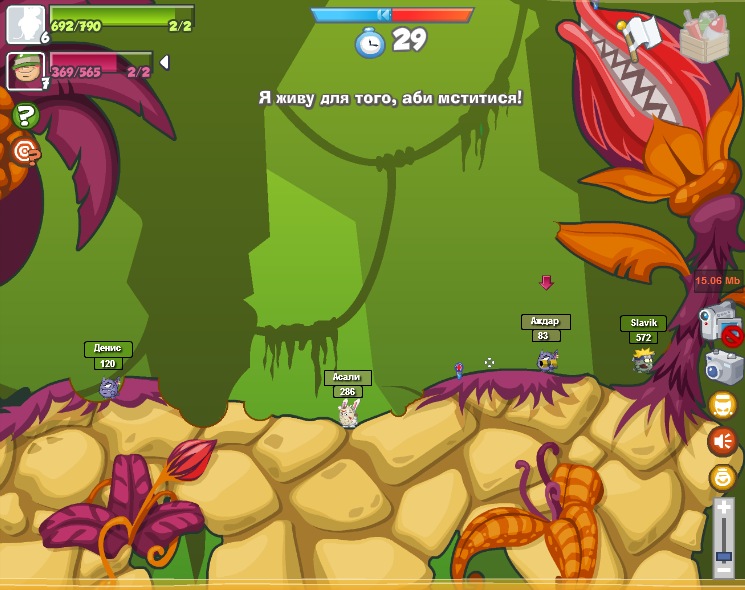Screen dimensions: 745x590
Task: Open the green question mark help
Action: click(x=27, y=116)
